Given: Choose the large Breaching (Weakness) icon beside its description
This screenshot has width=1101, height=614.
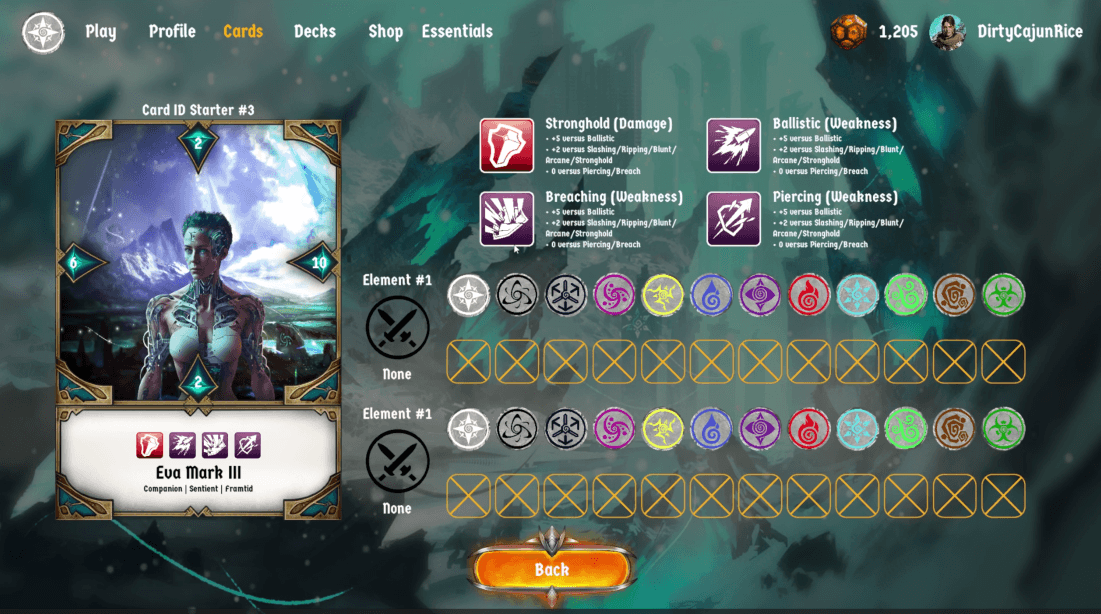Looking at the screenshot, I should (x=507, y=219).
